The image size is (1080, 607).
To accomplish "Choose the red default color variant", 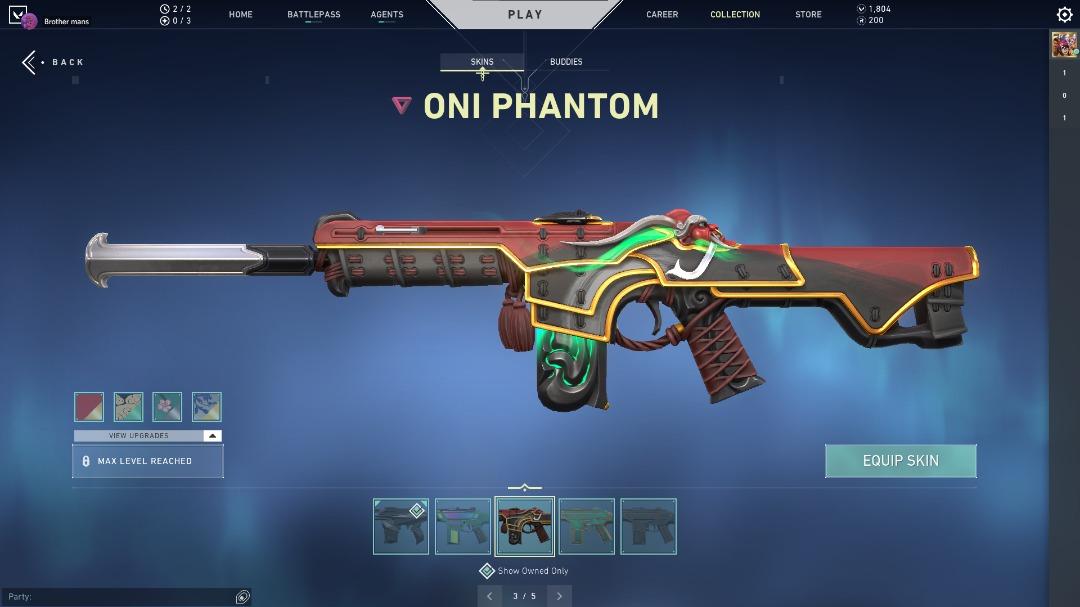I will click(89, 407).
